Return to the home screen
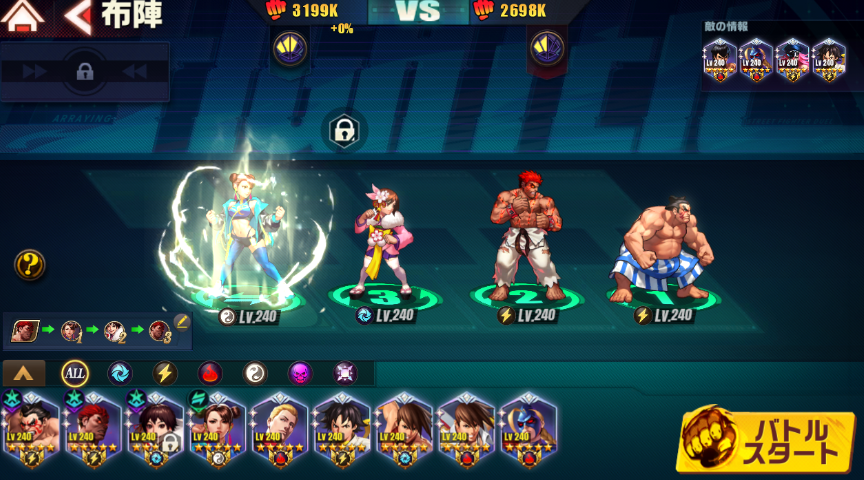864x480 pixels. click(x=23, y=16)
